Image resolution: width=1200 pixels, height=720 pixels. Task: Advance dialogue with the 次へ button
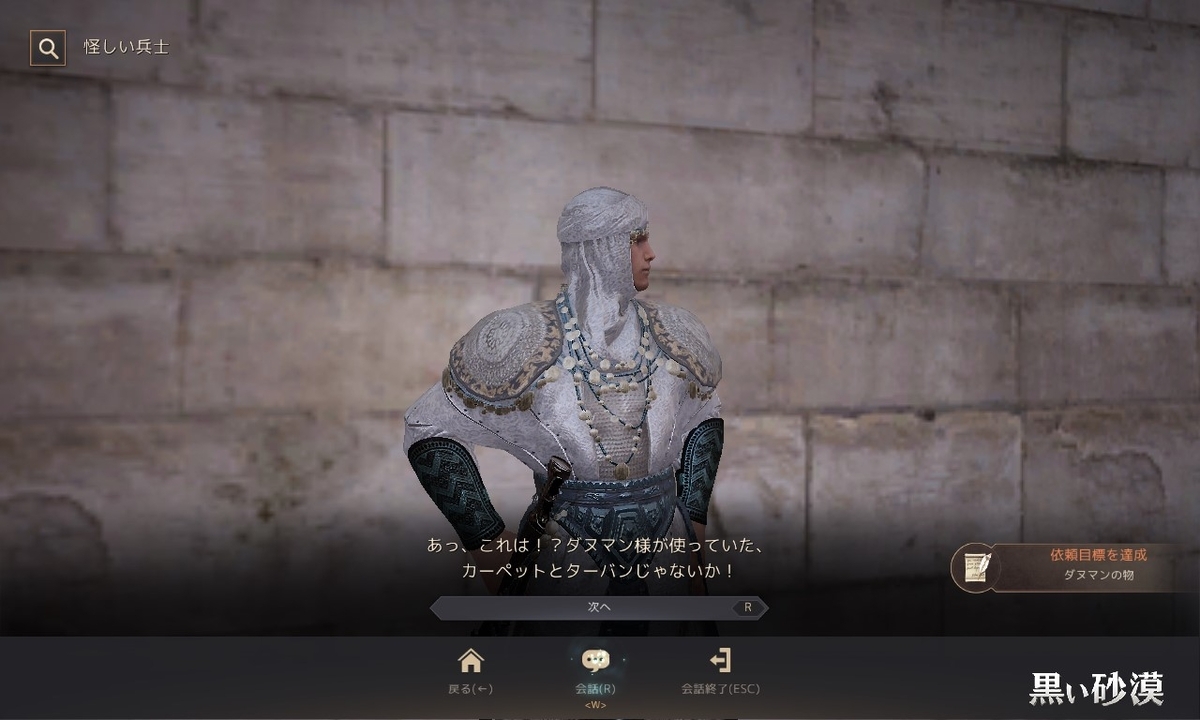tap(599, 607)
